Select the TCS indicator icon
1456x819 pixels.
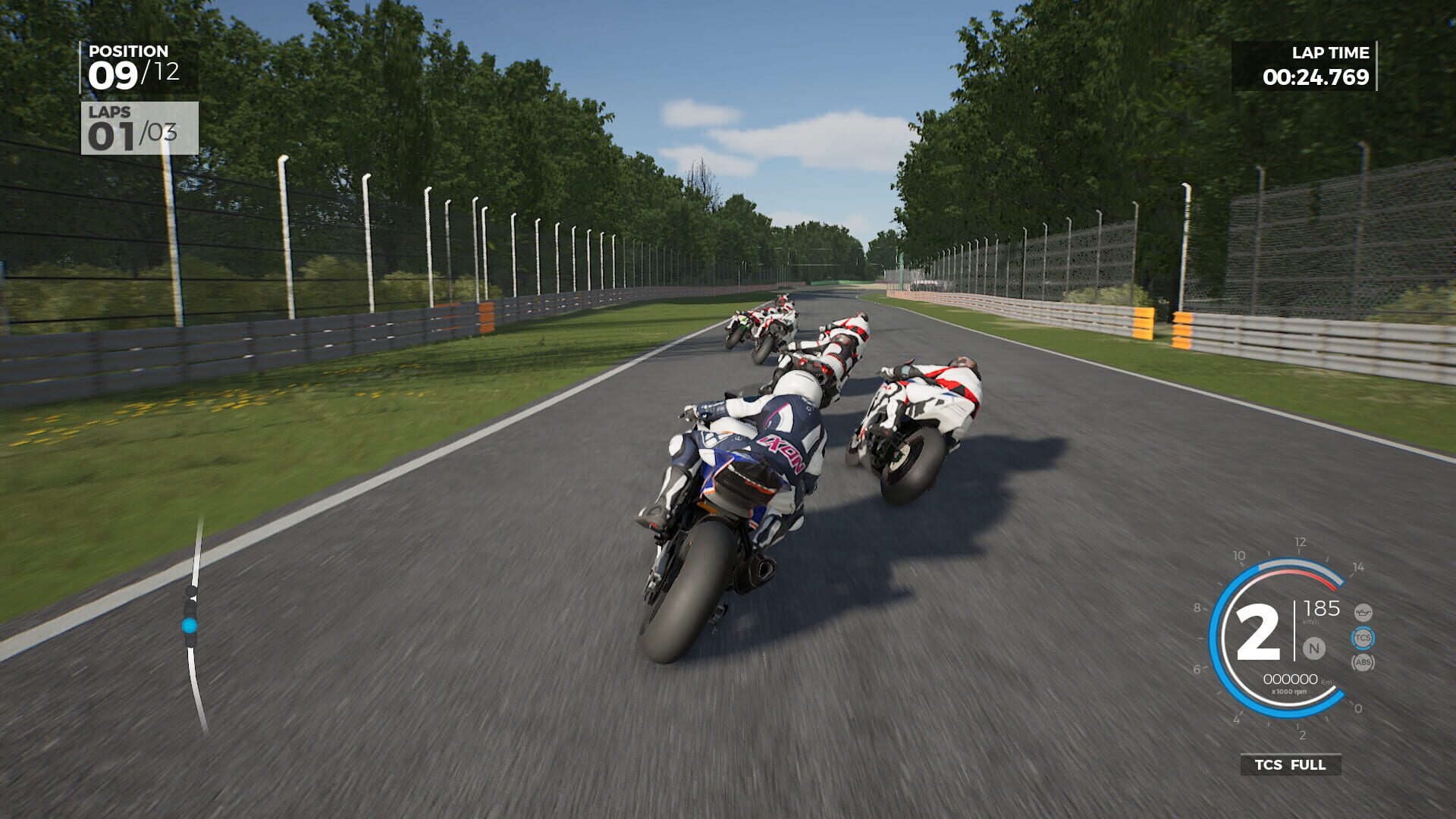tap(1363, 636)
